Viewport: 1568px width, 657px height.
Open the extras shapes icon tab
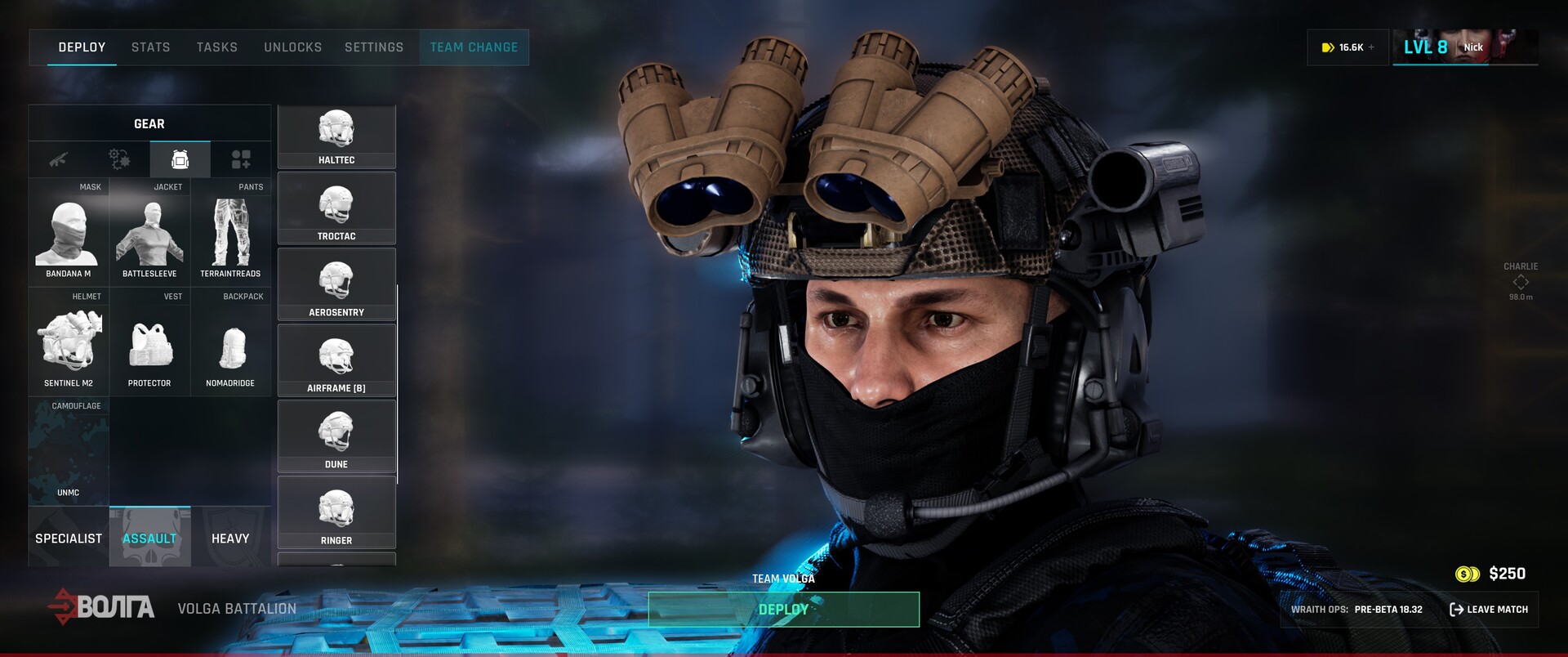coord(242,159)
